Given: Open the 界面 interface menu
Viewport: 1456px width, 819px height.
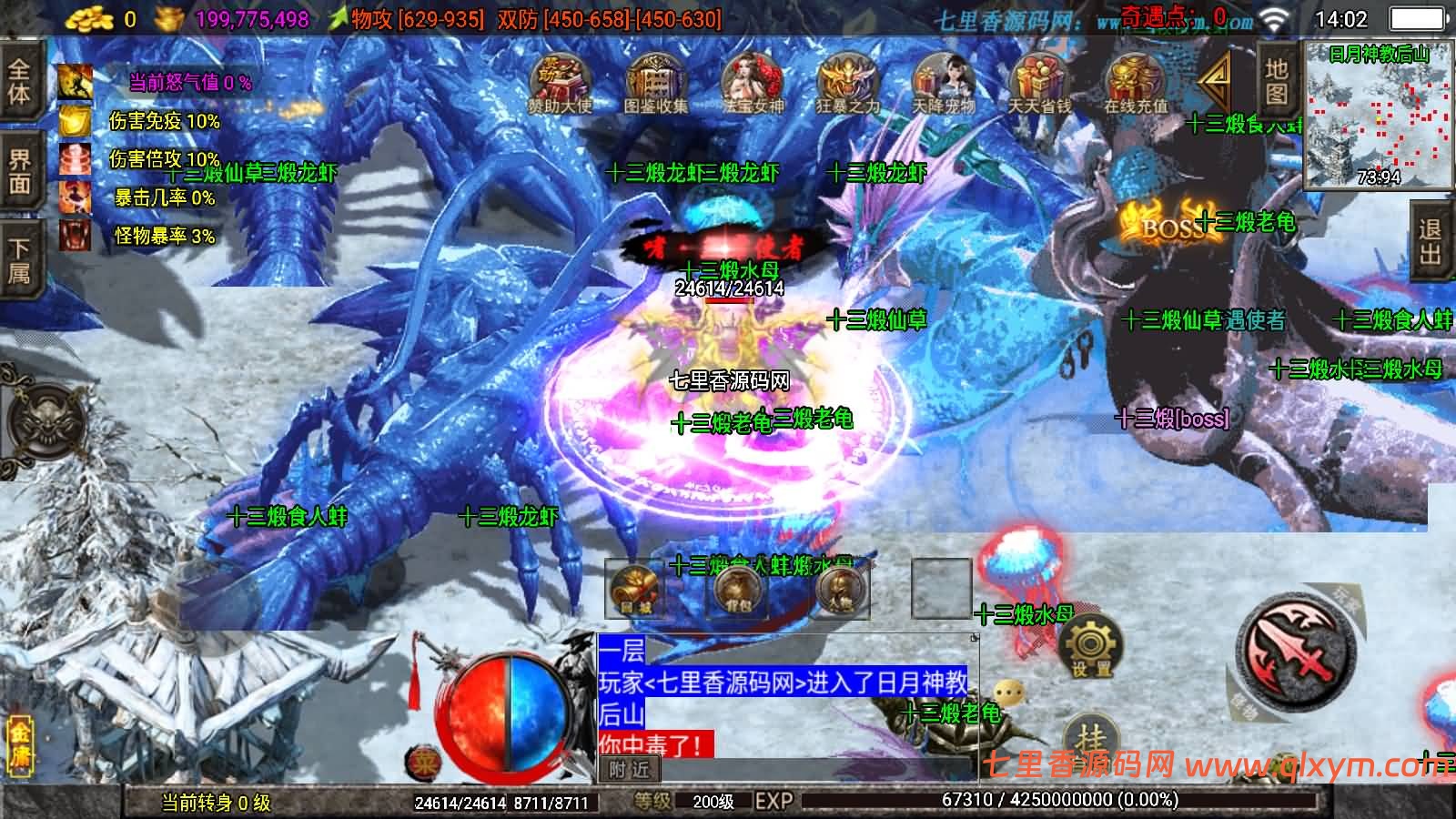Looking at the screenshot, I should pyautogui.click(x=18, y=168).
